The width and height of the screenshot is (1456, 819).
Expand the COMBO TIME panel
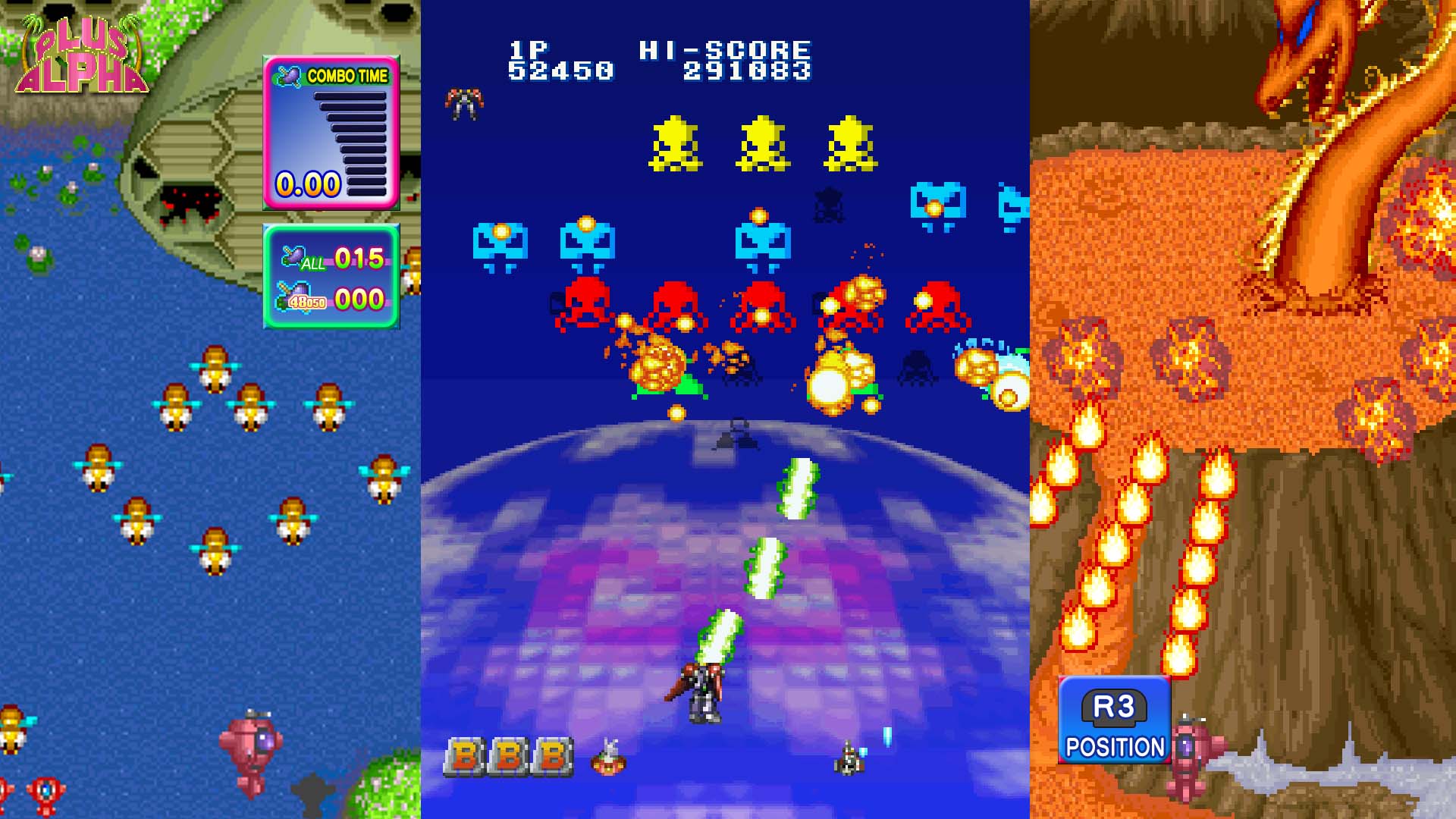click(330, 129)
